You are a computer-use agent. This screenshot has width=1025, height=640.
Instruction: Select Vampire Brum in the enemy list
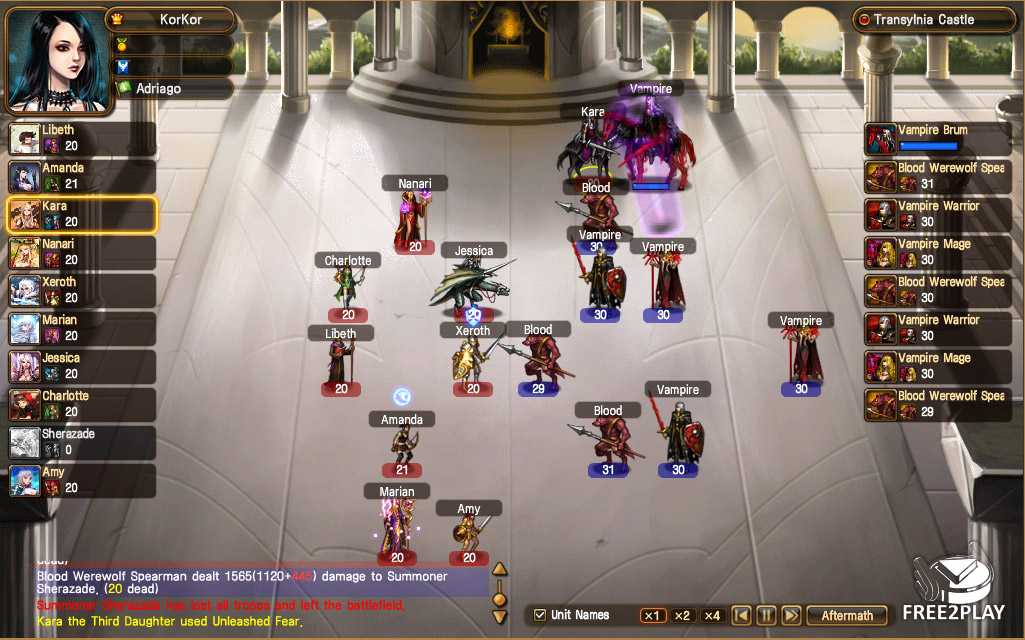pyautogui.click(x=938, y=138)
